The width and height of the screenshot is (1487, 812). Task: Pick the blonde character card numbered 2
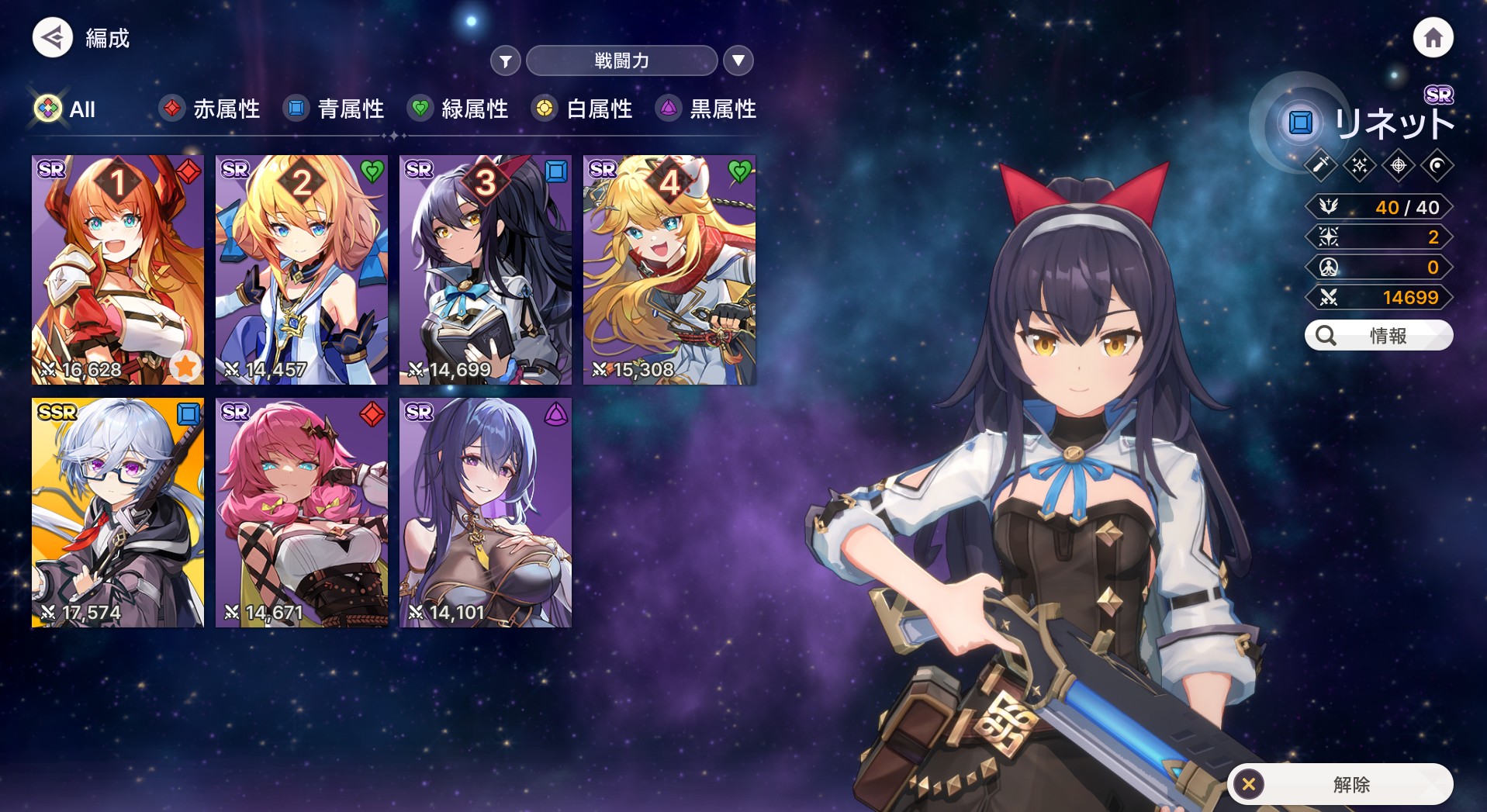302,270
